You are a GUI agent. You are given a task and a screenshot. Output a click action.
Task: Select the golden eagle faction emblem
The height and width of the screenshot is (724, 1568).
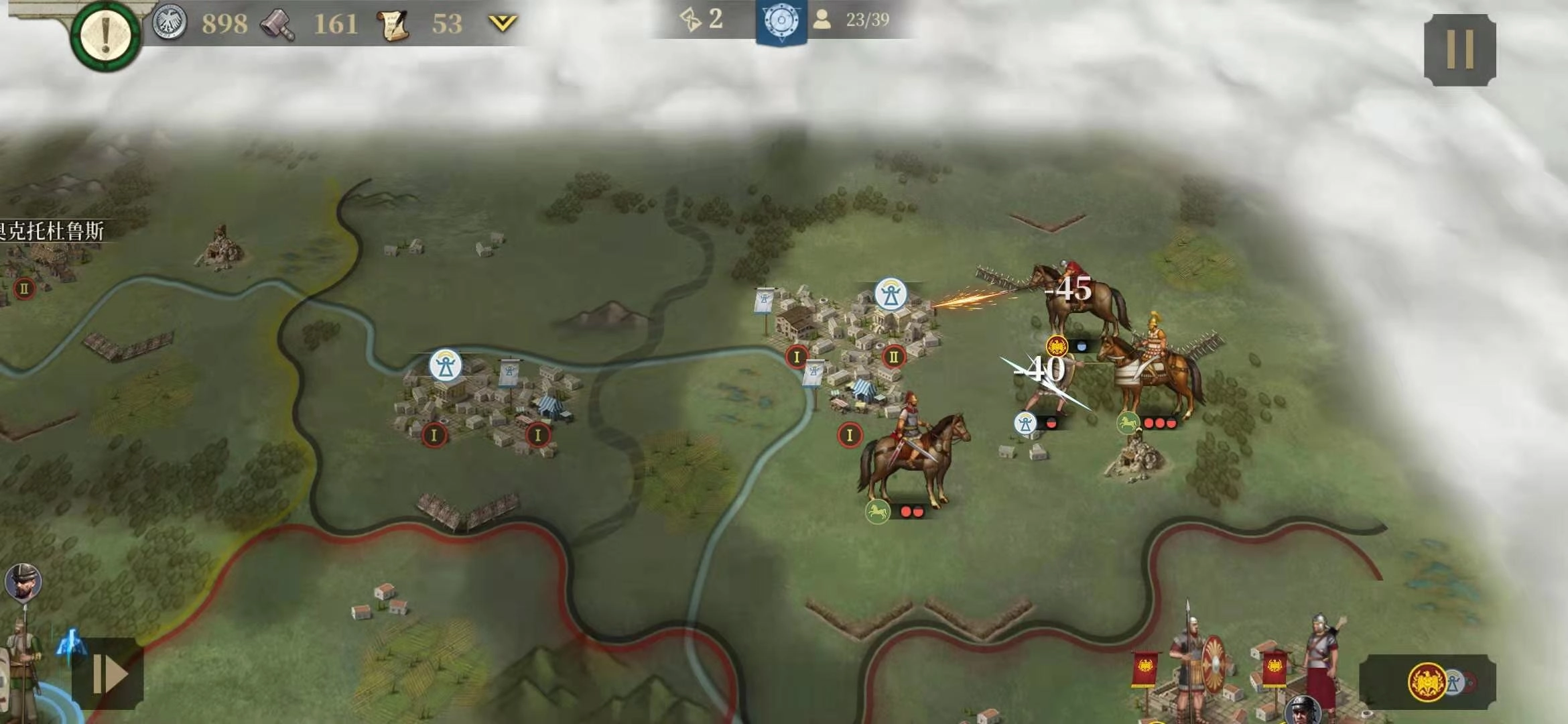(1426, 682)
